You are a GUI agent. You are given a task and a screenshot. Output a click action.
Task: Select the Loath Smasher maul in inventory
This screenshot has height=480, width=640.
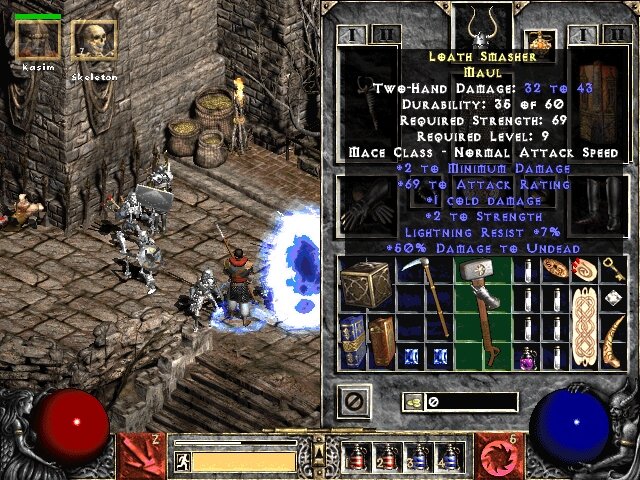tap(482, 300)
